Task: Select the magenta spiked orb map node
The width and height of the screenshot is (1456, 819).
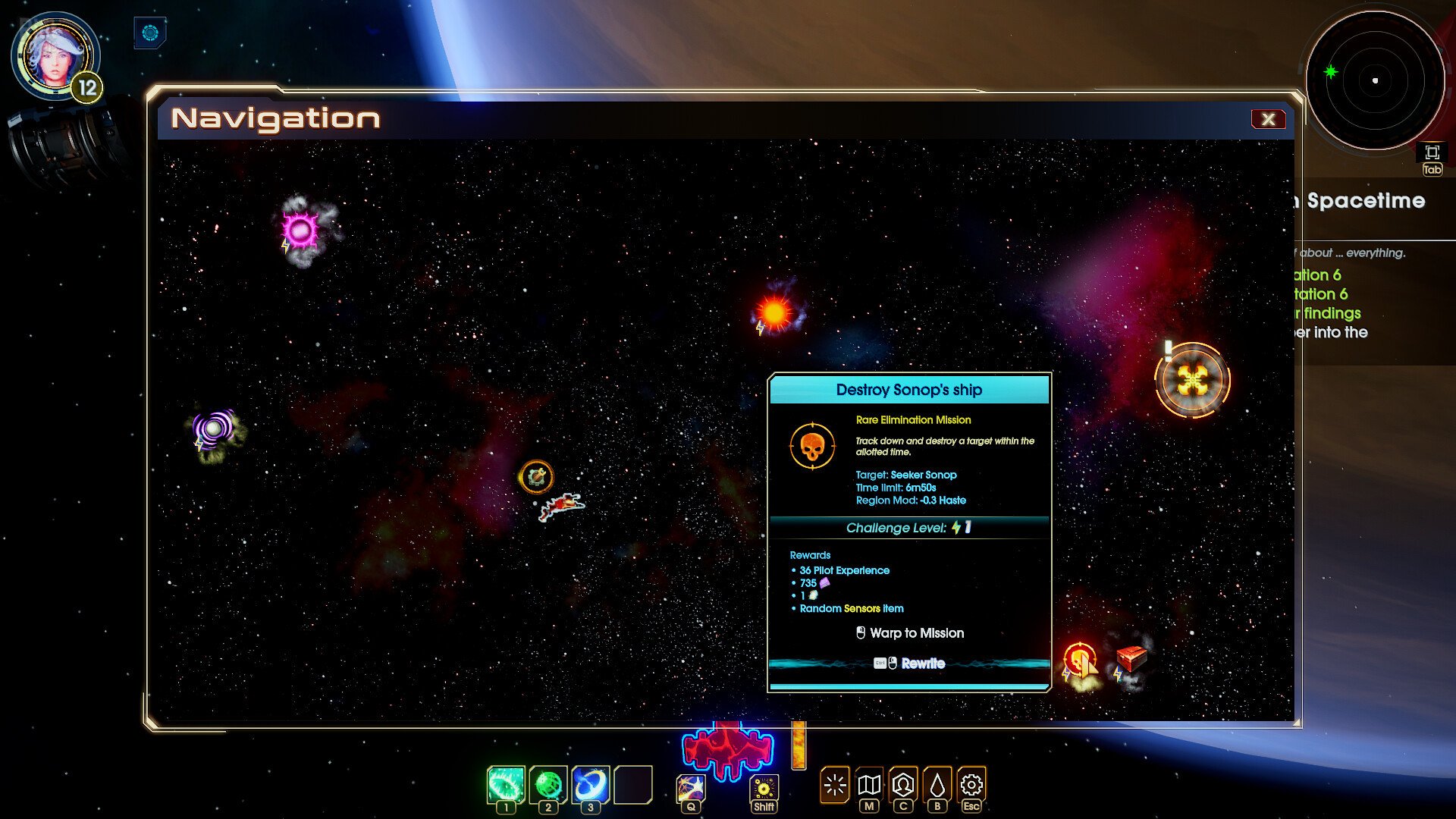Action: (300, 230)
